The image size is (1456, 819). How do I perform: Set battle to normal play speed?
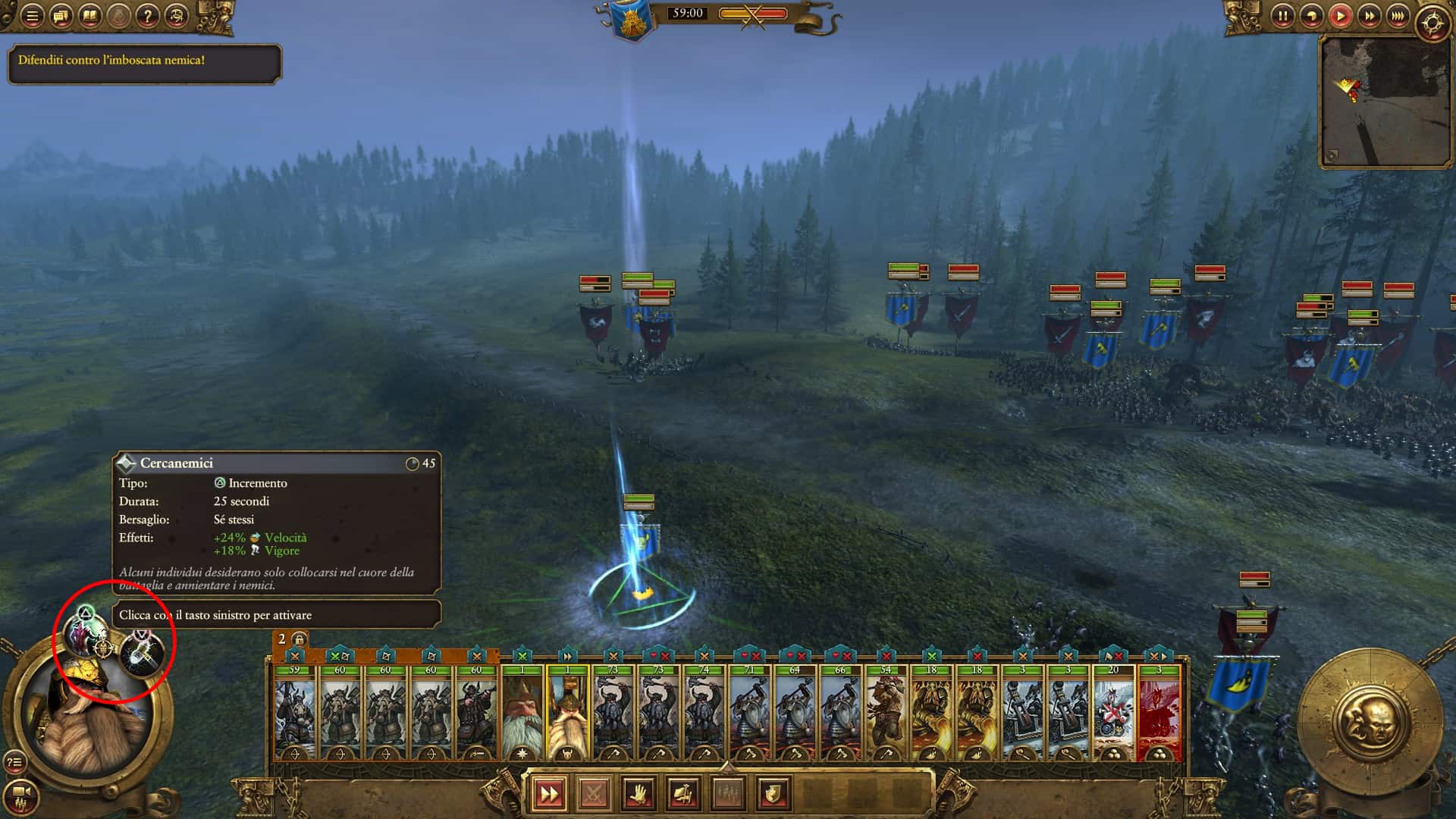point(1340,16)
